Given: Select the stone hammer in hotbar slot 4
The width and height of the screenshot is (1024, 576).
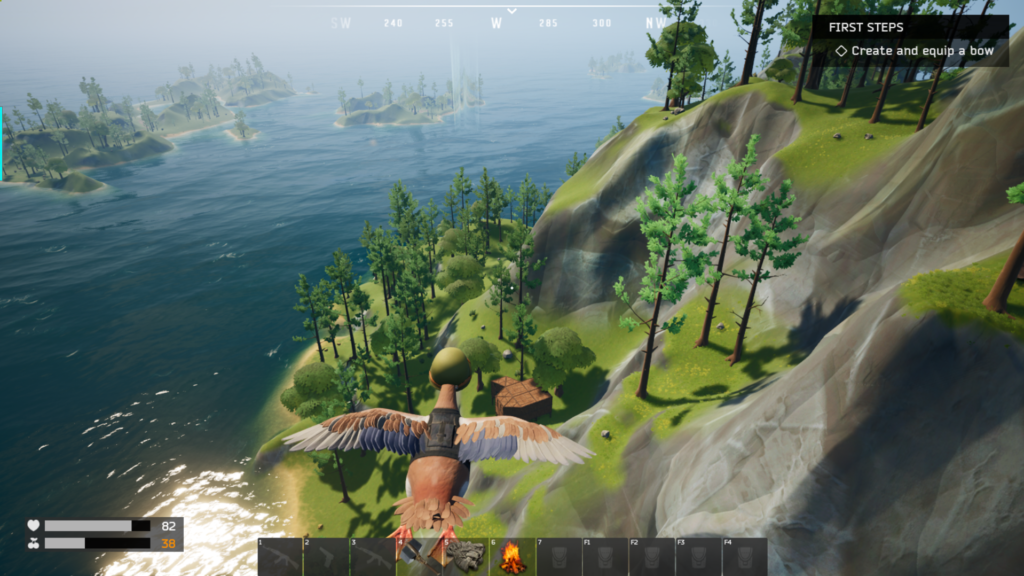Looking at the screenshot, I should 420,557.
